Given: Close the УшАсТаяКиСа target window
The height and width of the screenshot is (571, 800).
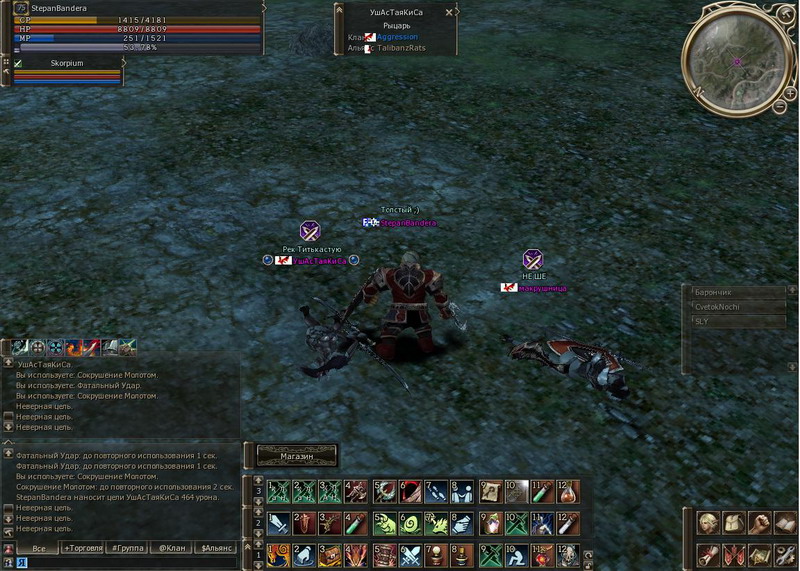Looking at the screenshot, I should pyautogui.click(x=448, y=12).
